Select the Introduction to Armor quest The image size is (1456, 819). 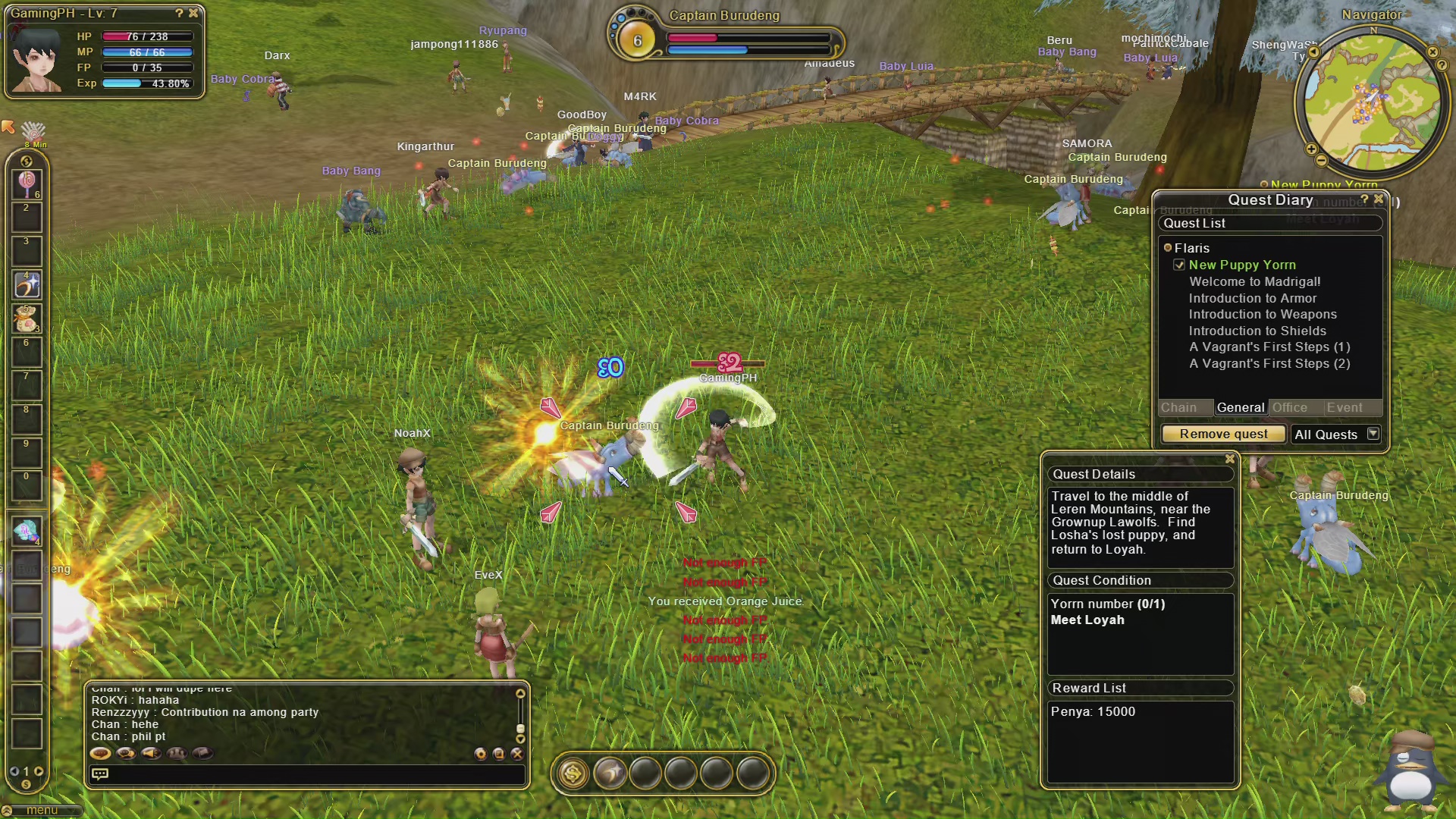point(1252,298)
